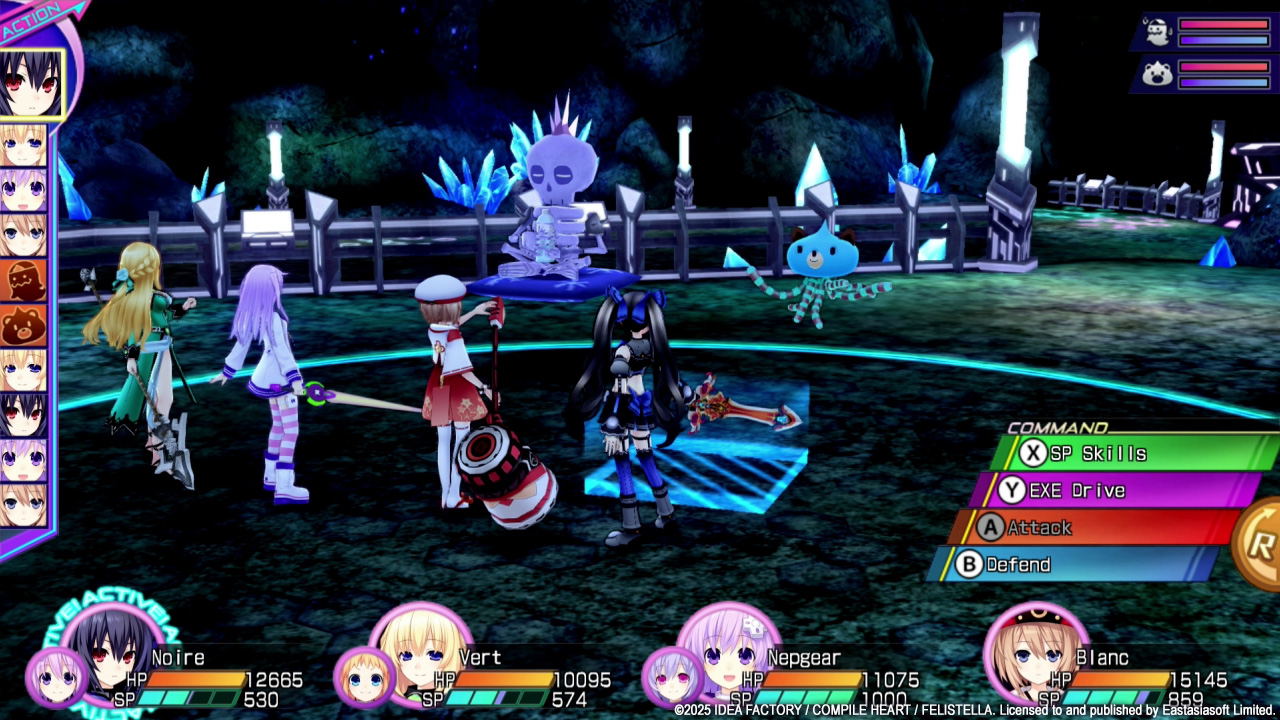Click the gold R coin button
Screen dimensions: 1280x720
coord(1261,545)
